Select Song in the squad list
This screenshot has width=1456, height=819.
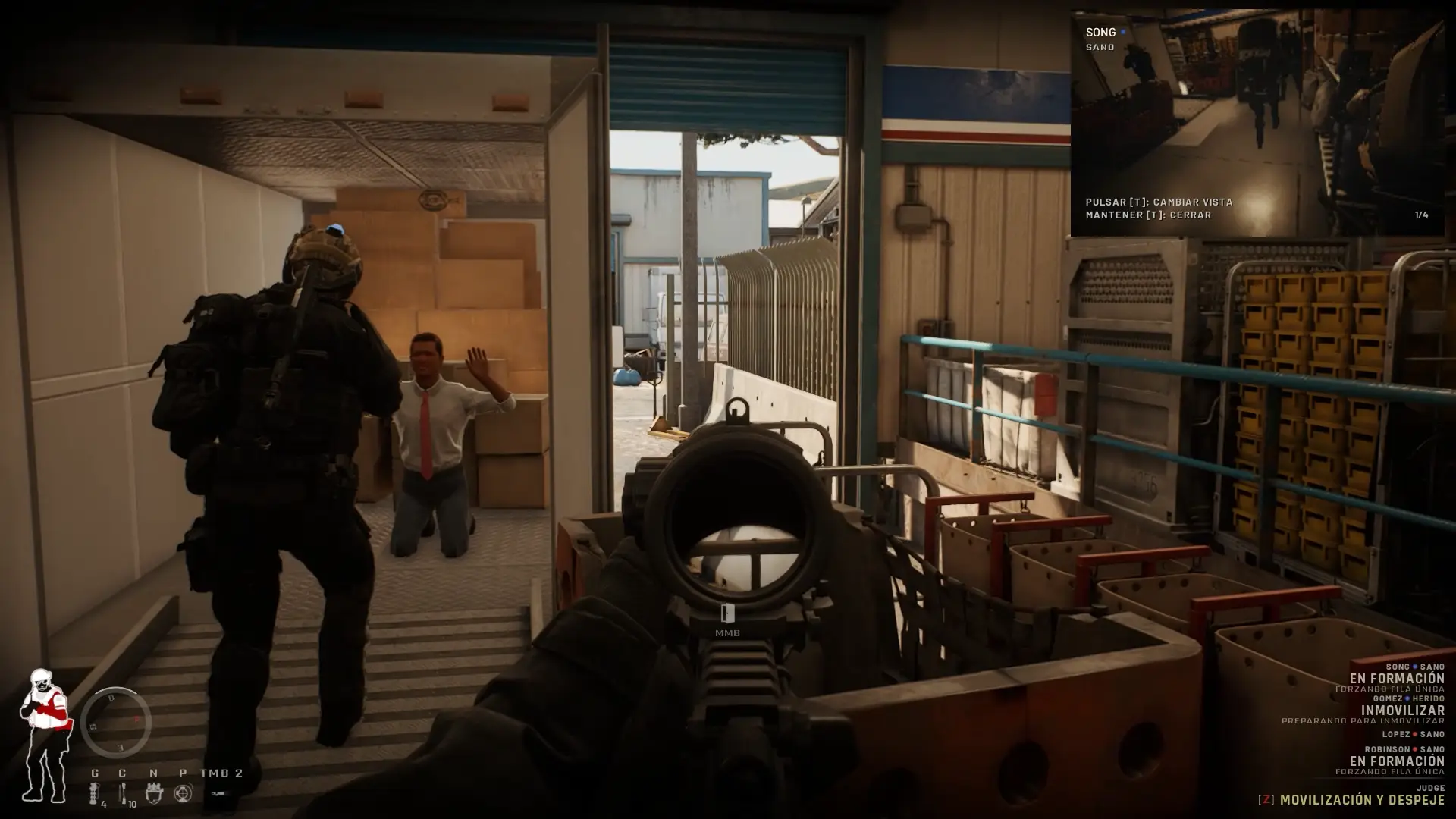pos(1397,667)
